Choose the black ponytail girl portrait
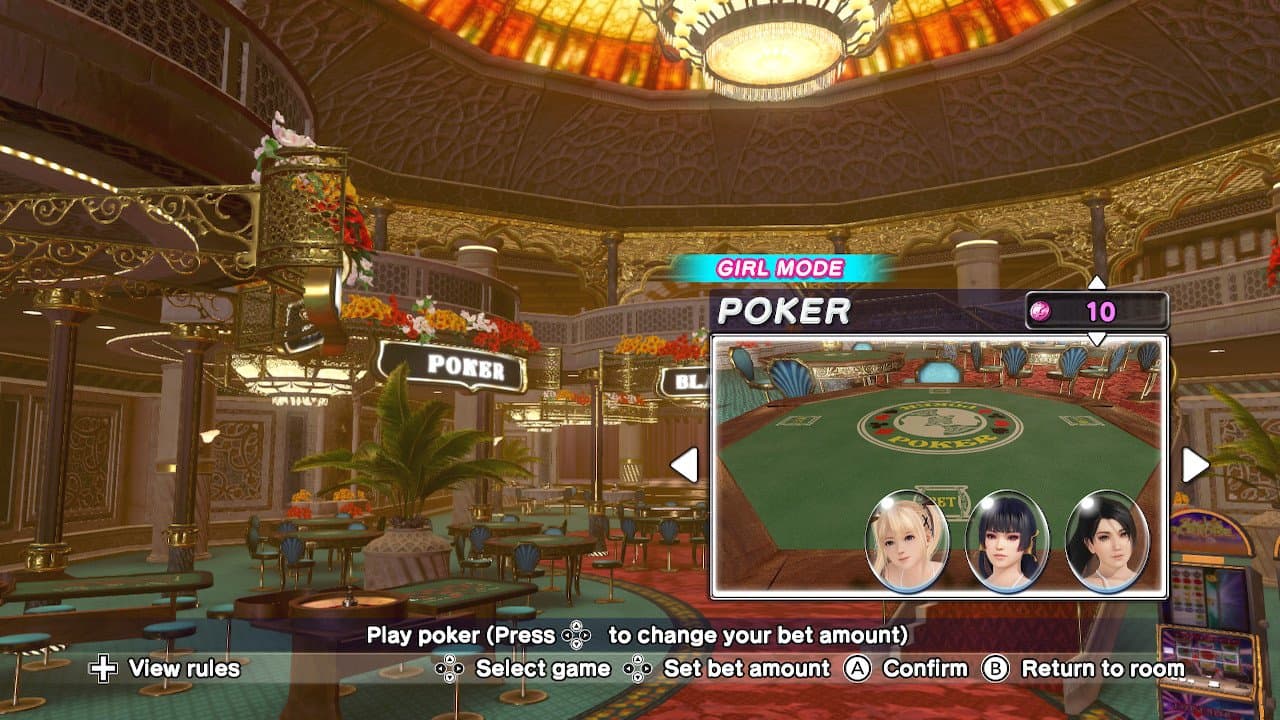 (x=1107, y=541)
